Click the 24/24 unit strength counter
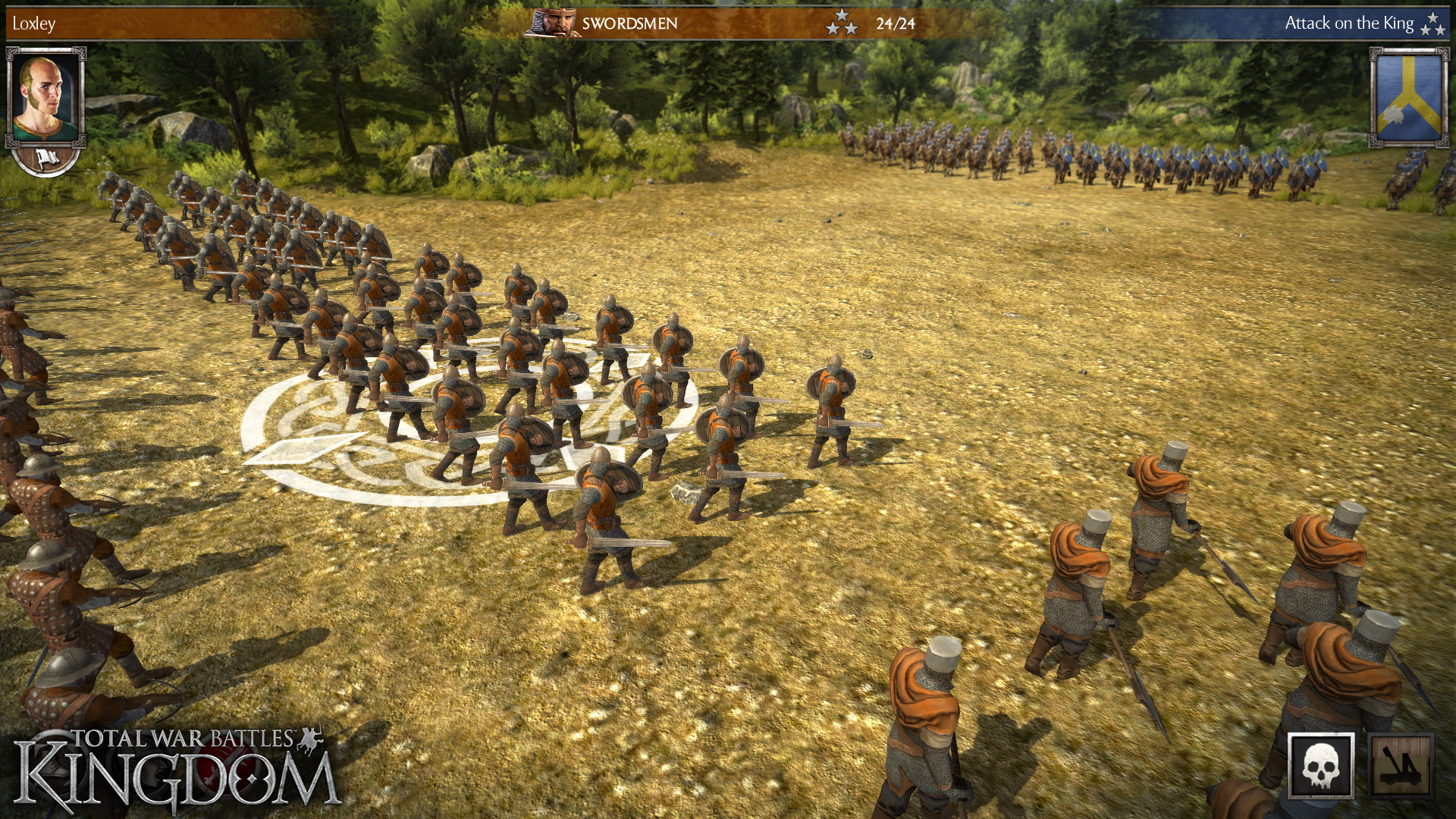 click(x=896, y=23)
